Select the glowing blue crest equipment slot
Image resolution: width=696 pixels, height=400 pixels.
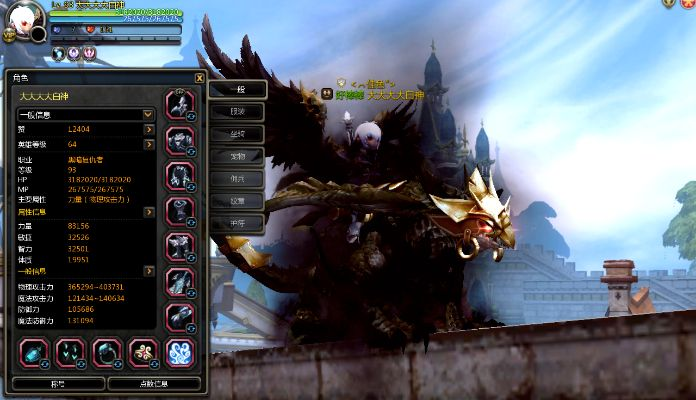(180, 351)
